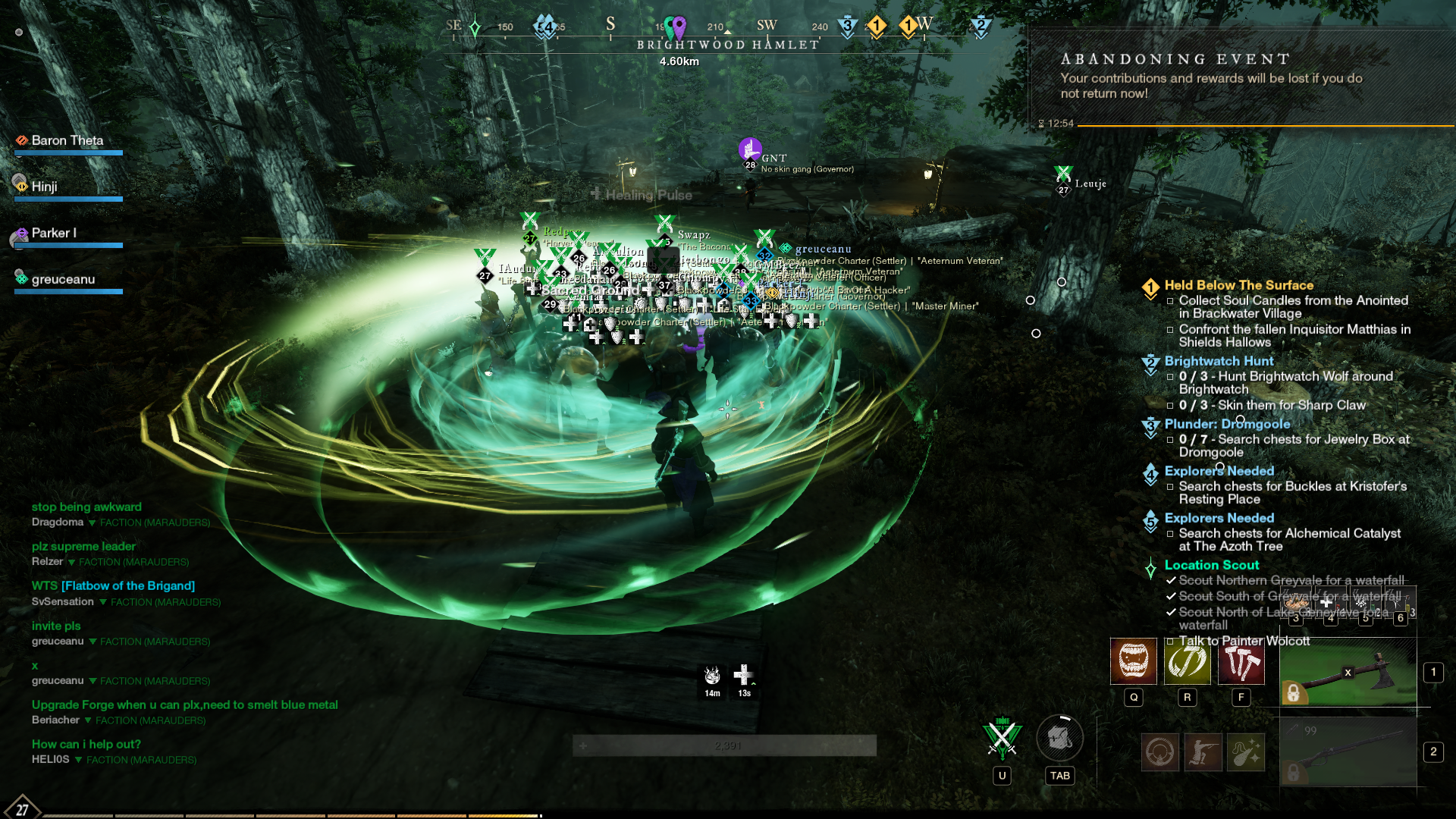Image resolution: width=1456 pixels, height=819 pixels.
Task: Select Baron Theta in the group list
Action: (67, 141)
